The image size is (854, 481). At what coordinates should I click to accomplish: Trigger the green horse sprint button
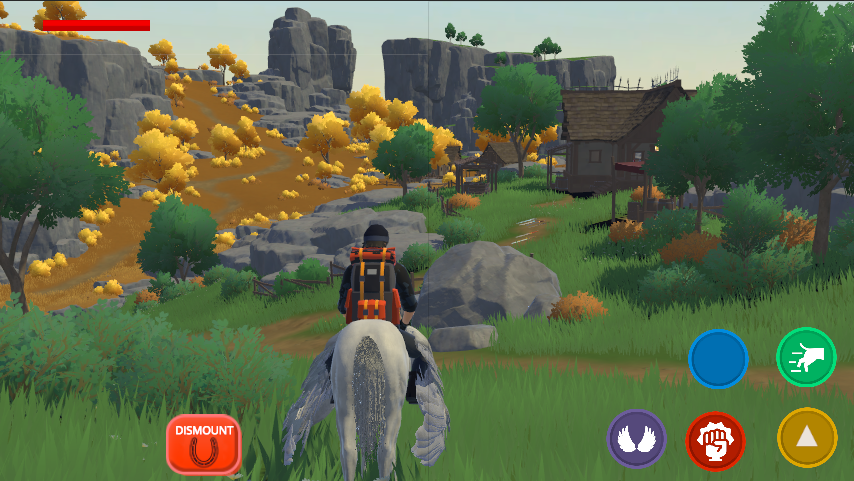coord(806,357)
